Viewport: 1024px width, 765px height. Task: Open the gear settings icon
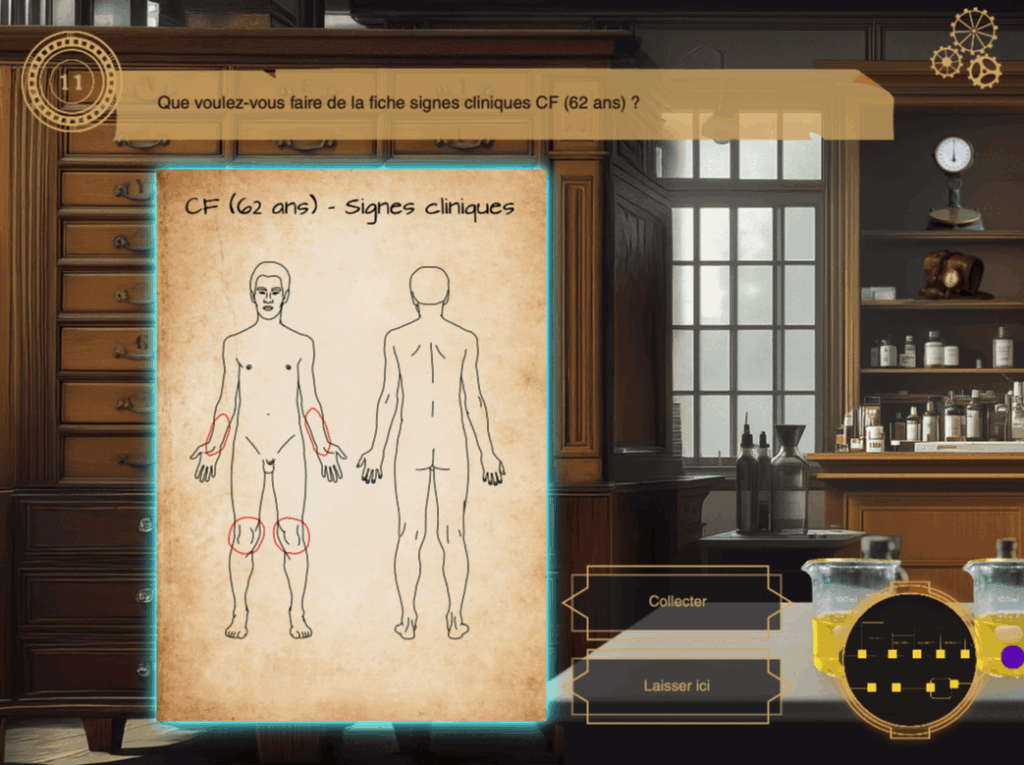coord(967,48)
